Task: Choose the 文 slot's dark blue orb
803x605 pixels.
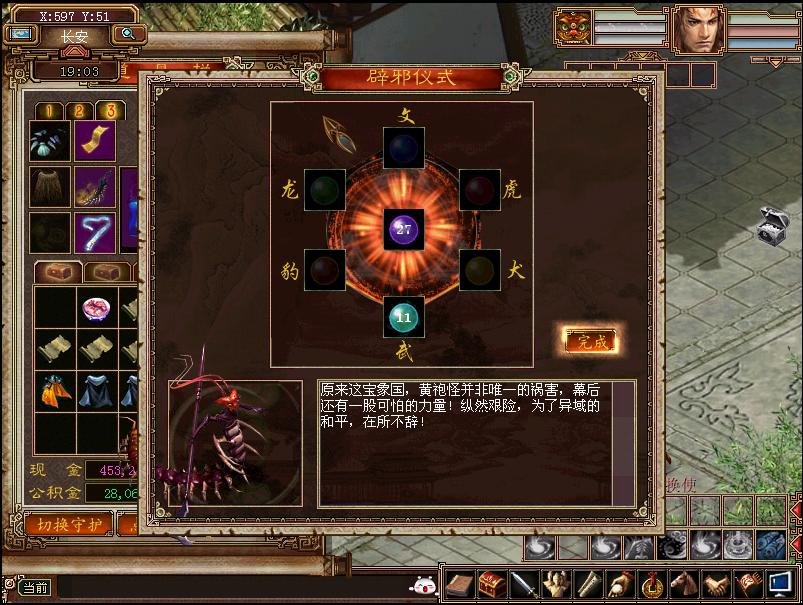Action: tap(403, 148)
